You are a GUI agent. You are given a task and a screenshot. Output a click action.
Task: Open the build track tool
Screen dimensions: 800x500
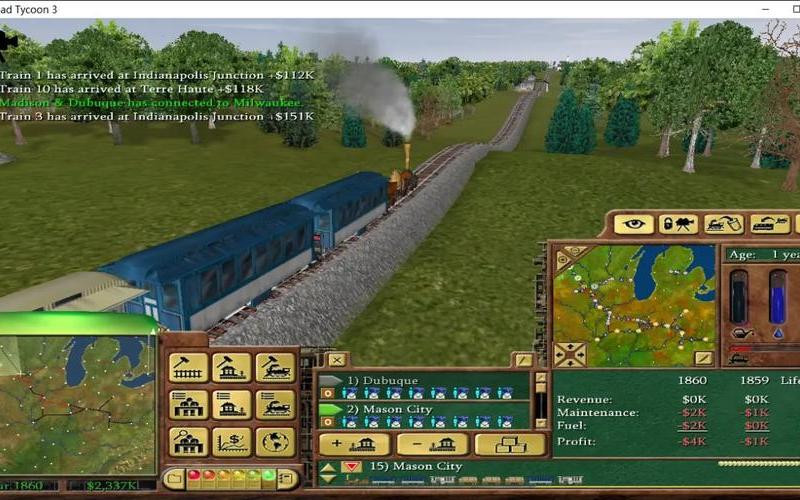[188, 367]
